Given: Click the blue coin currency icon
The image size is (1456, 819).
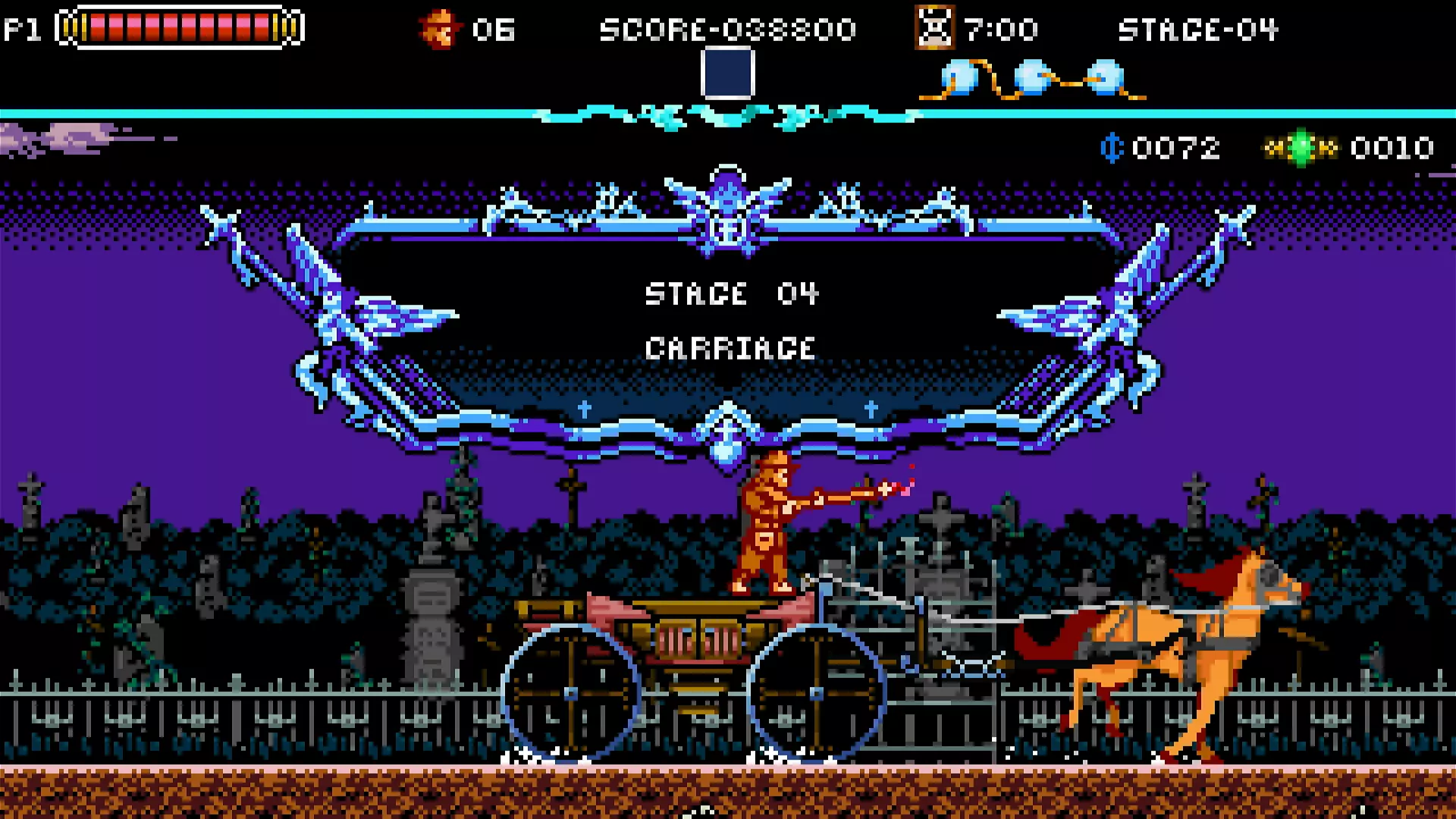Looking at the screenshot, I should (1111, 148).
